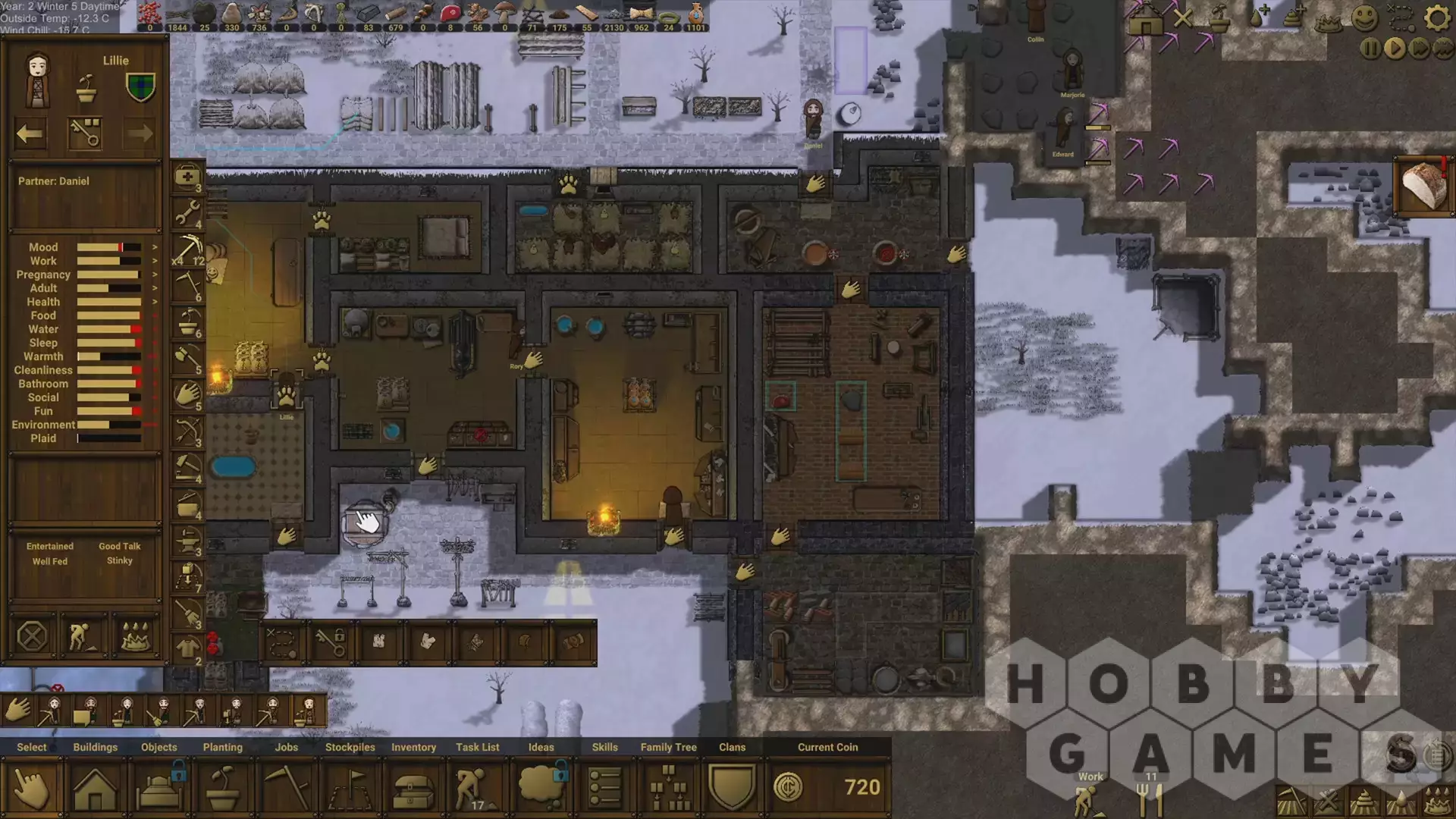Choose the mining pickaxe job category
The image size is (1456, 819).
[x=187, y=250]
